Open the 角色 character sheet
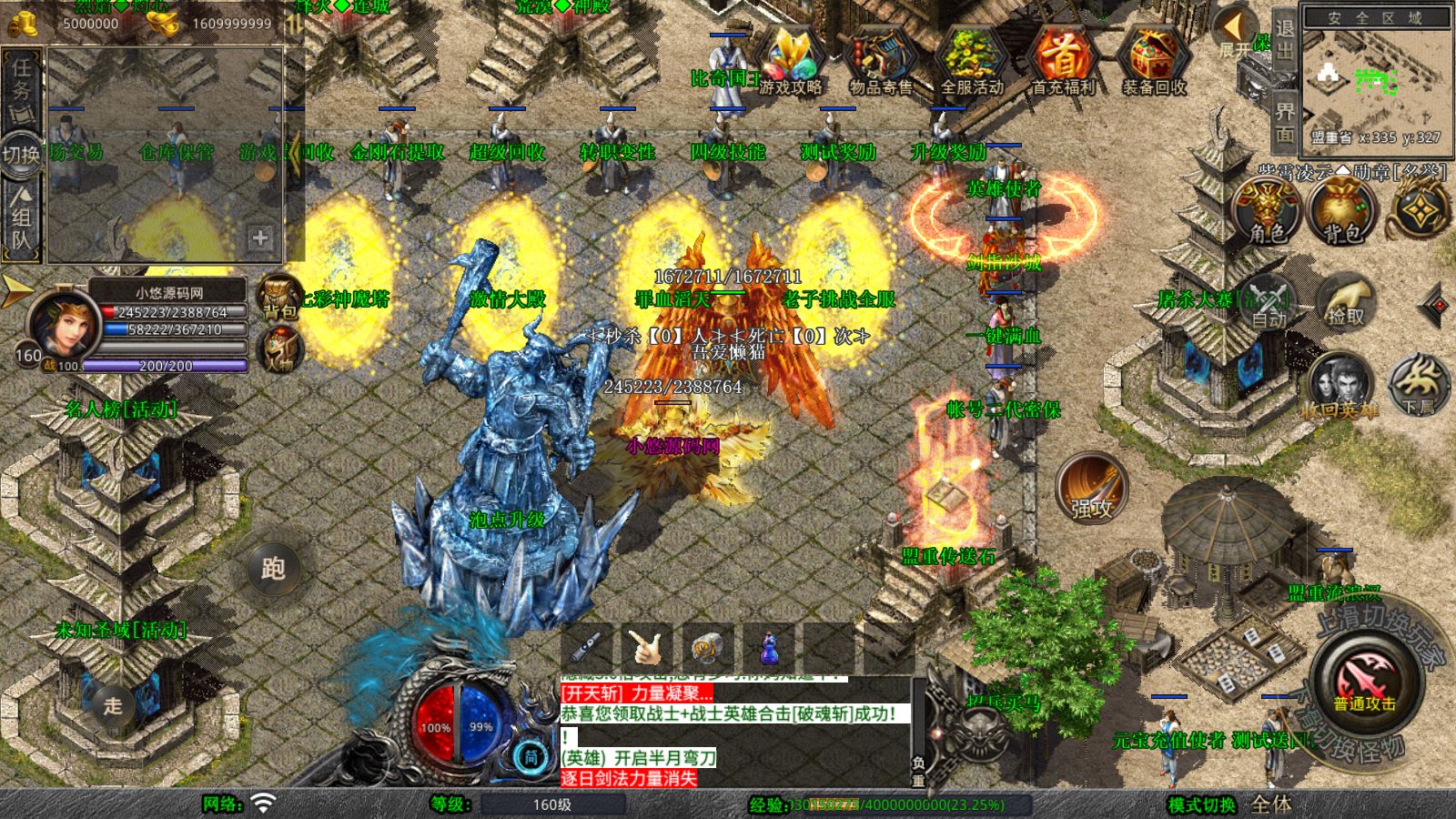 (x=1267, y=211)
